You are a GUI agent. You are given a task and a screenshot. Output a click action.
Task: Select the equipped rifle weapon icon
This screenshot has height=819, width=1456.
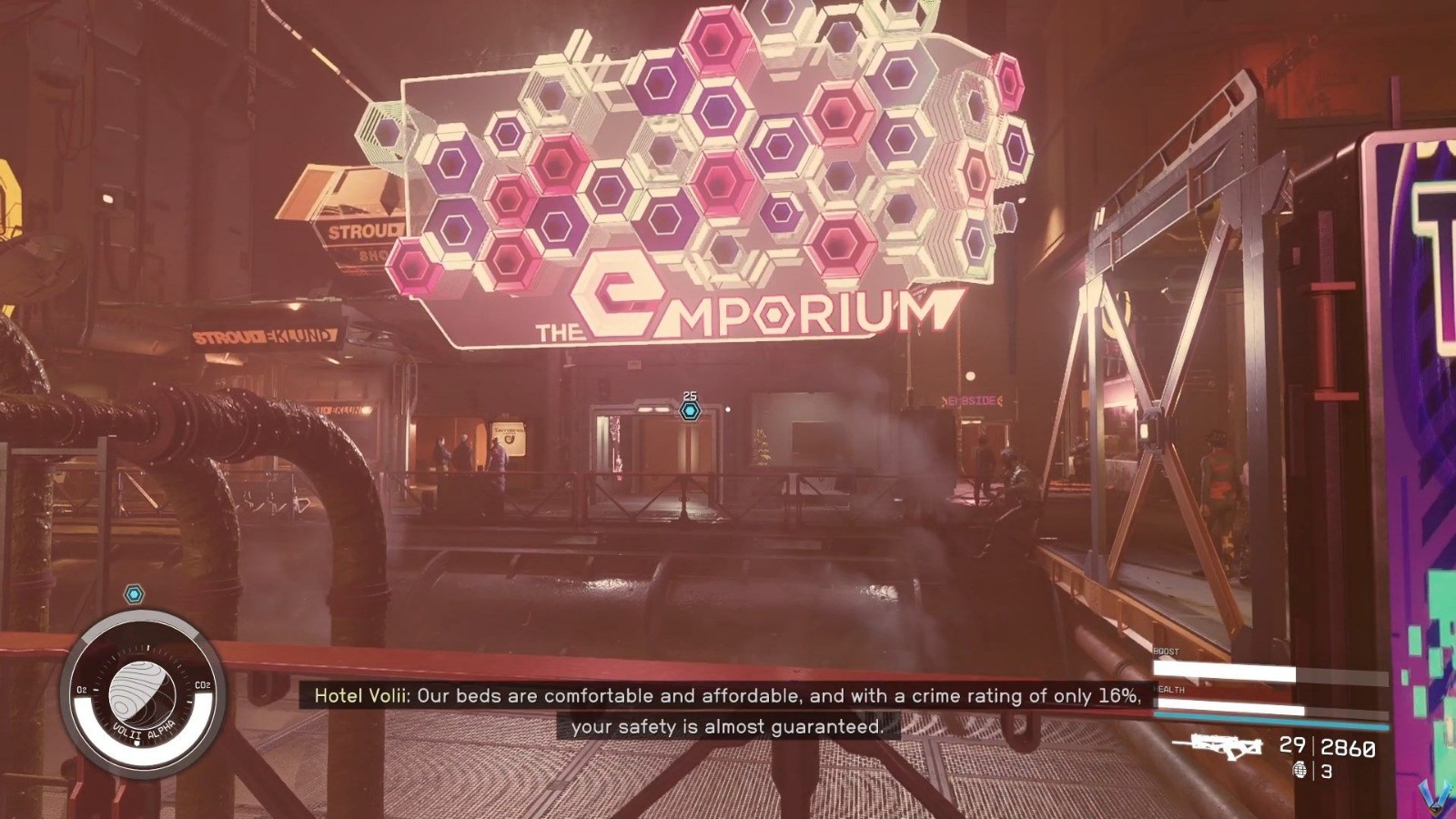point(1218,746)
